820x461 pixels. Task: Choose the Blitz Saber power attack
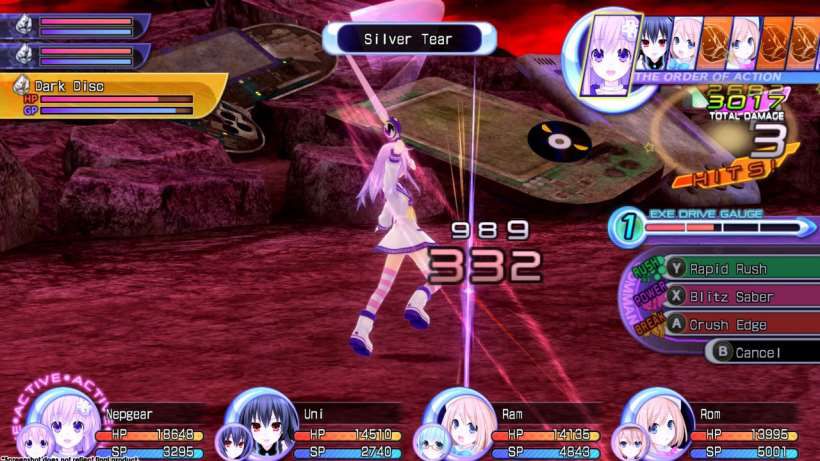coord(740,296)
